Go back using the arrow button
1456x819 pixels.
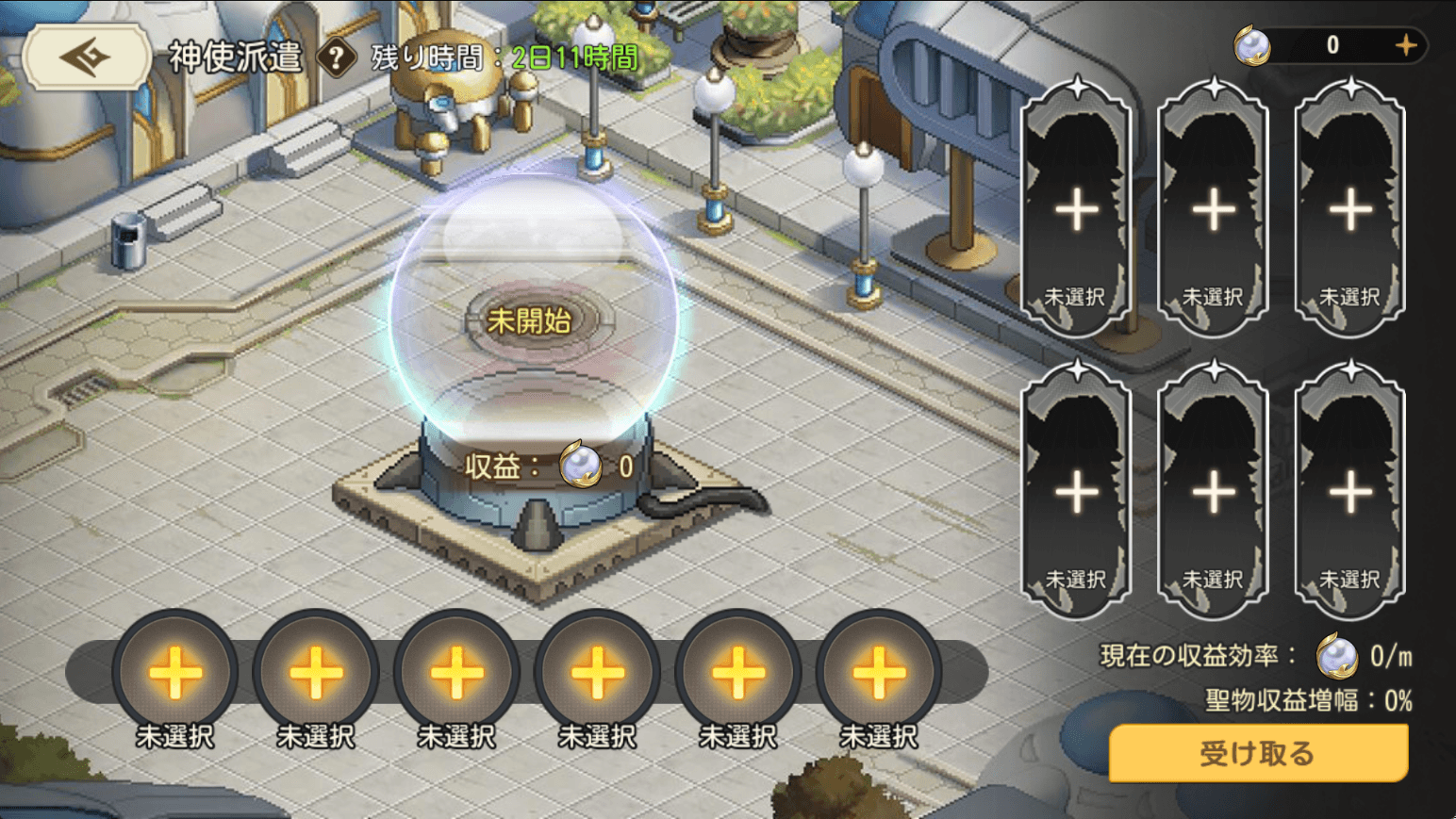tap(87, 57)
